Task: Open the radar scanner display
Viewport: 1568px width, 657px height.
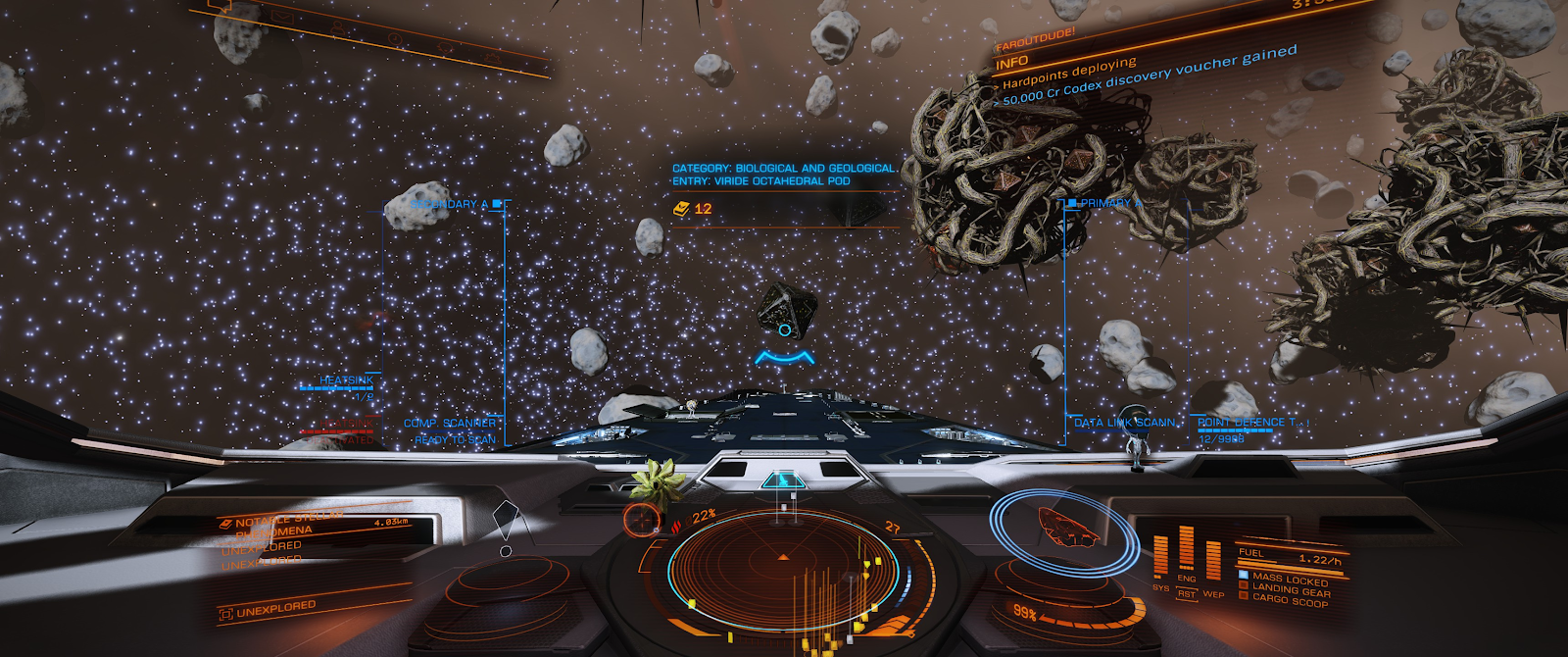Action: point(782,567)
